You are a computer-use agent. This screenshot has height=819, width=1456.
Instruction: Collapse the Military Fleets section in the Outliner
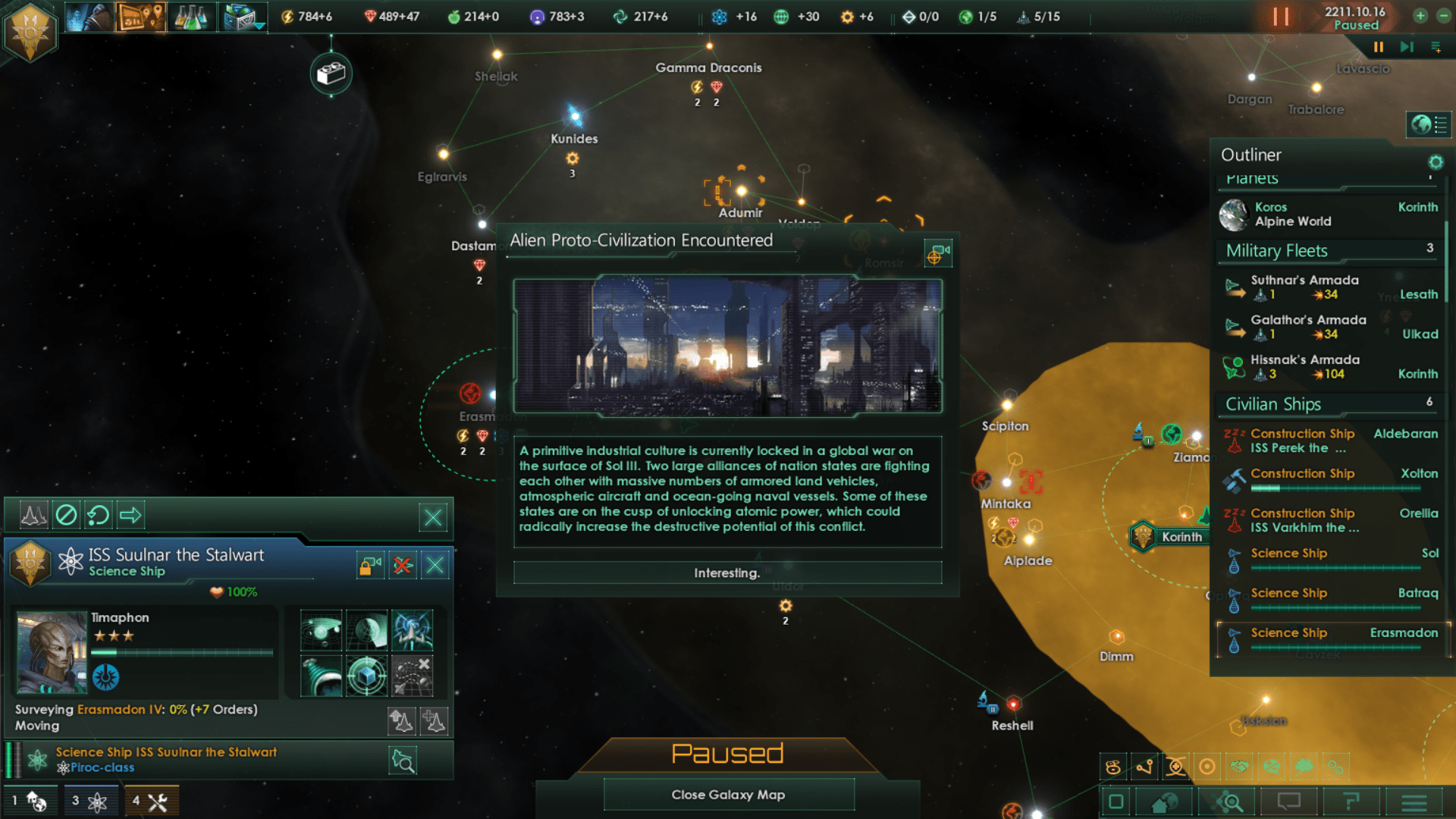click(1276, 250)
